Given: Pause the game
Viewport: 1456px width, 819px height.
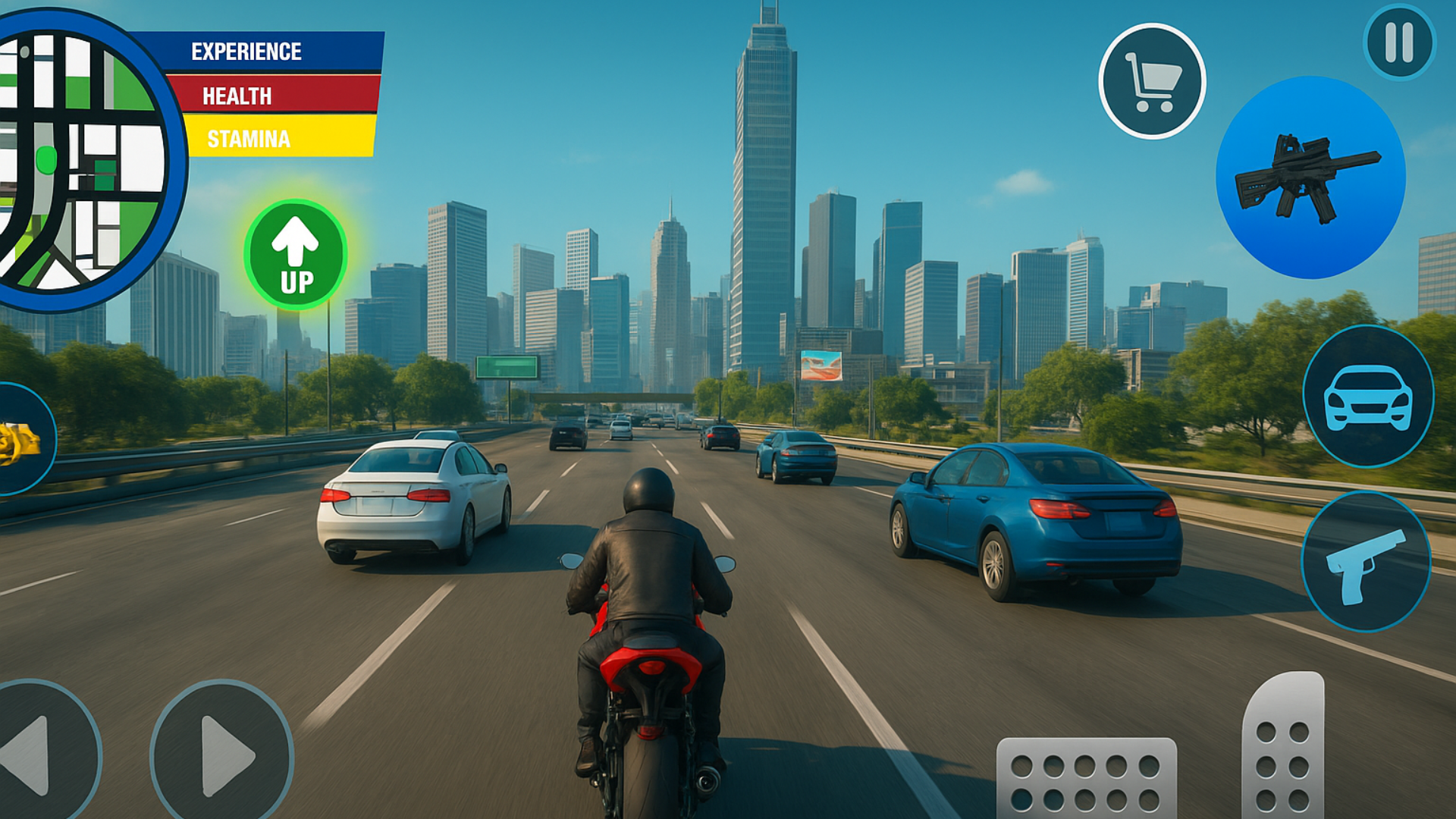Looking at the screenshot, I should click(x=1399, y=42).
